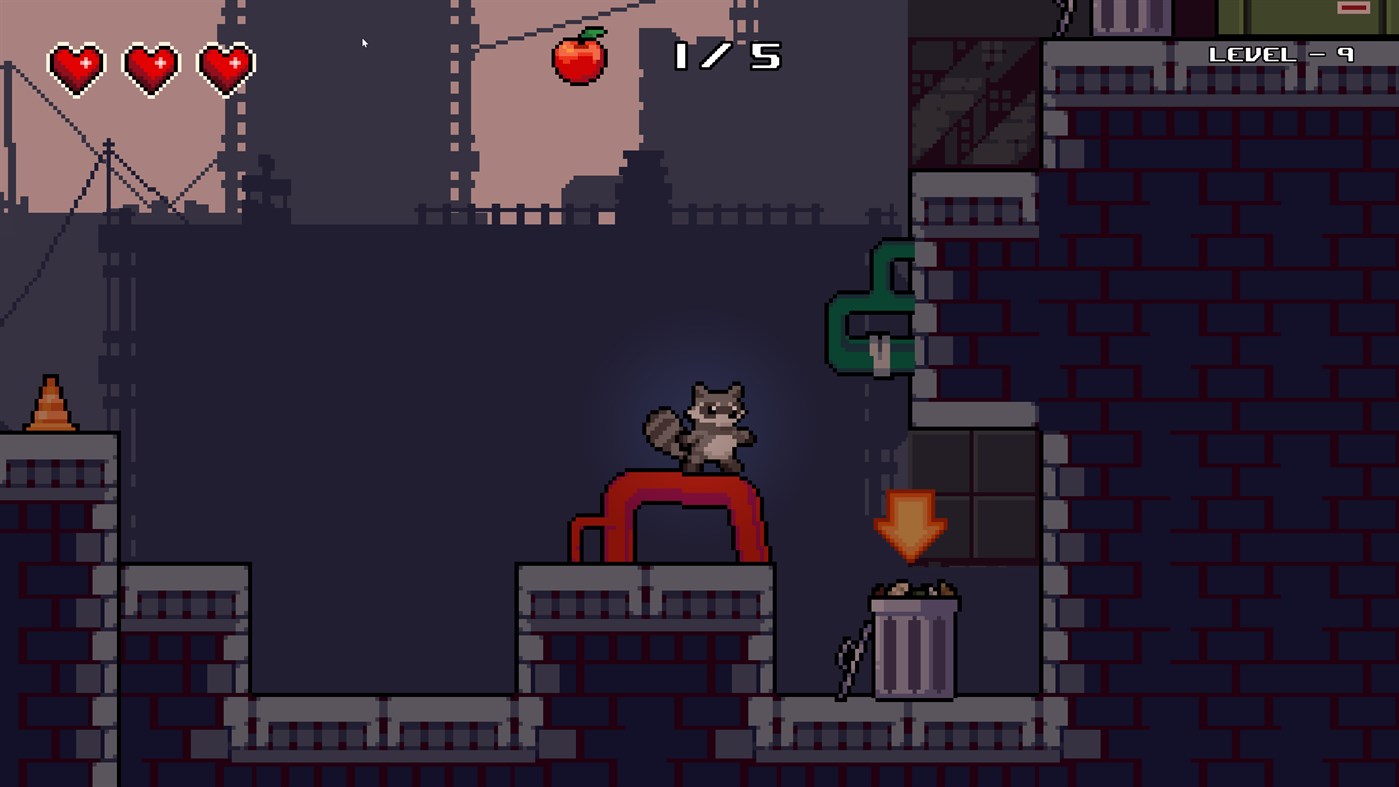Toggle the first heart's plus symbol
Viewport: 1399px width, 787px height.
click(84, 62)
